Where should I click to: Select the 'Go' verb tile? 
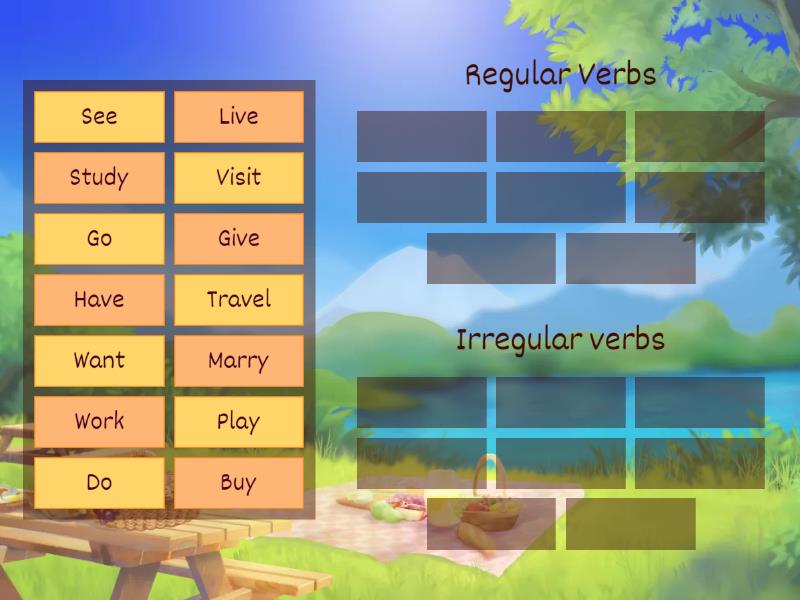click(x=99, y=239)
